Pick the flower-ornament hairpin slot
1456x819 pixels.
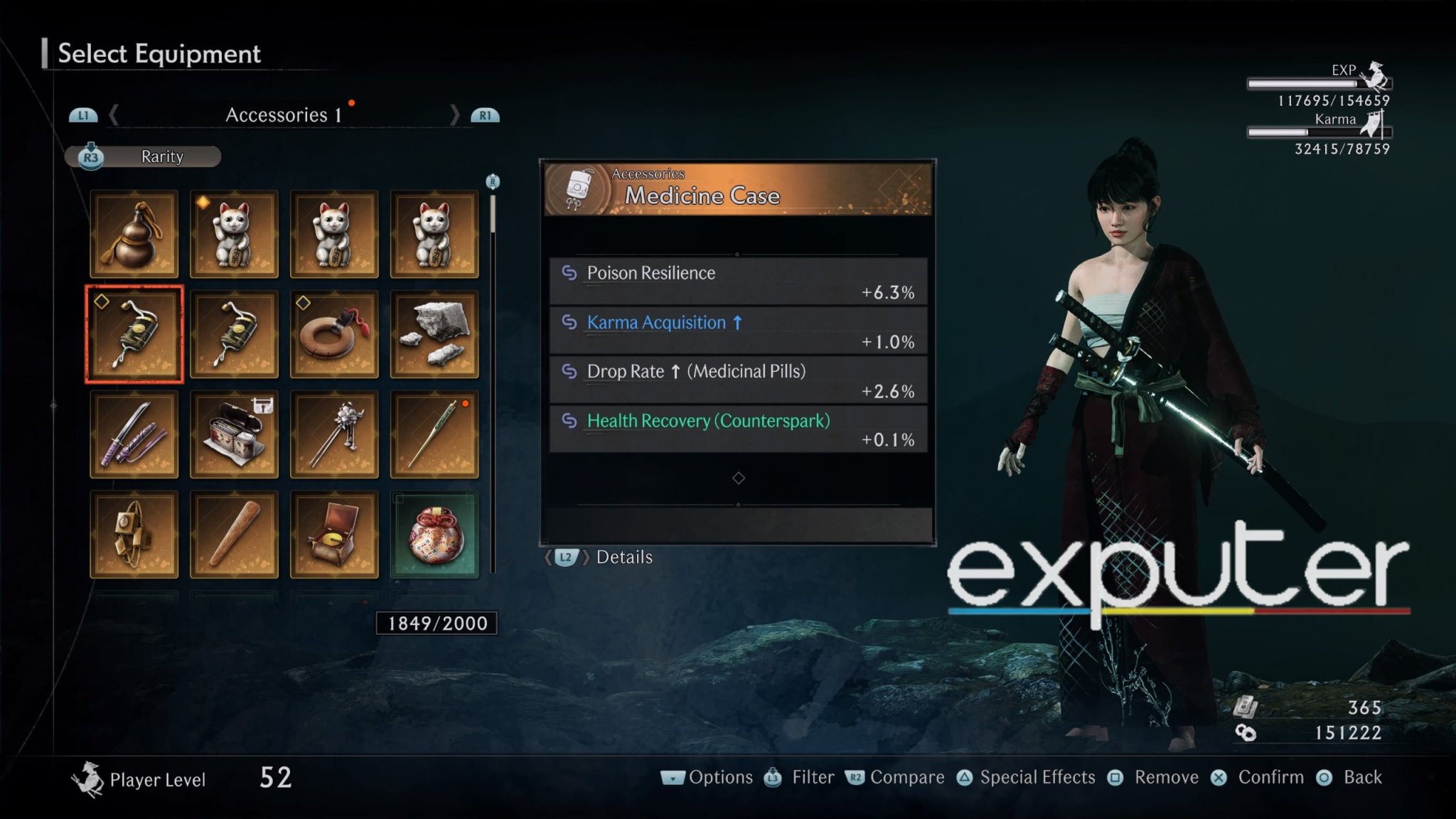(334, 434)
